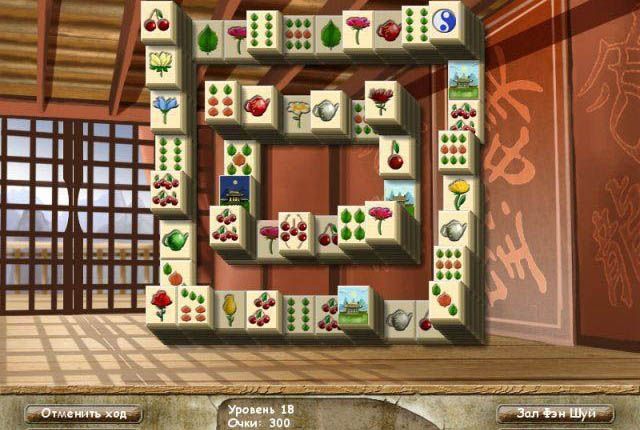Image resolution: width=640 pixels, height=430 pixels.
Task: Select the night-sky pagoda tile
Action: point(232,190)
